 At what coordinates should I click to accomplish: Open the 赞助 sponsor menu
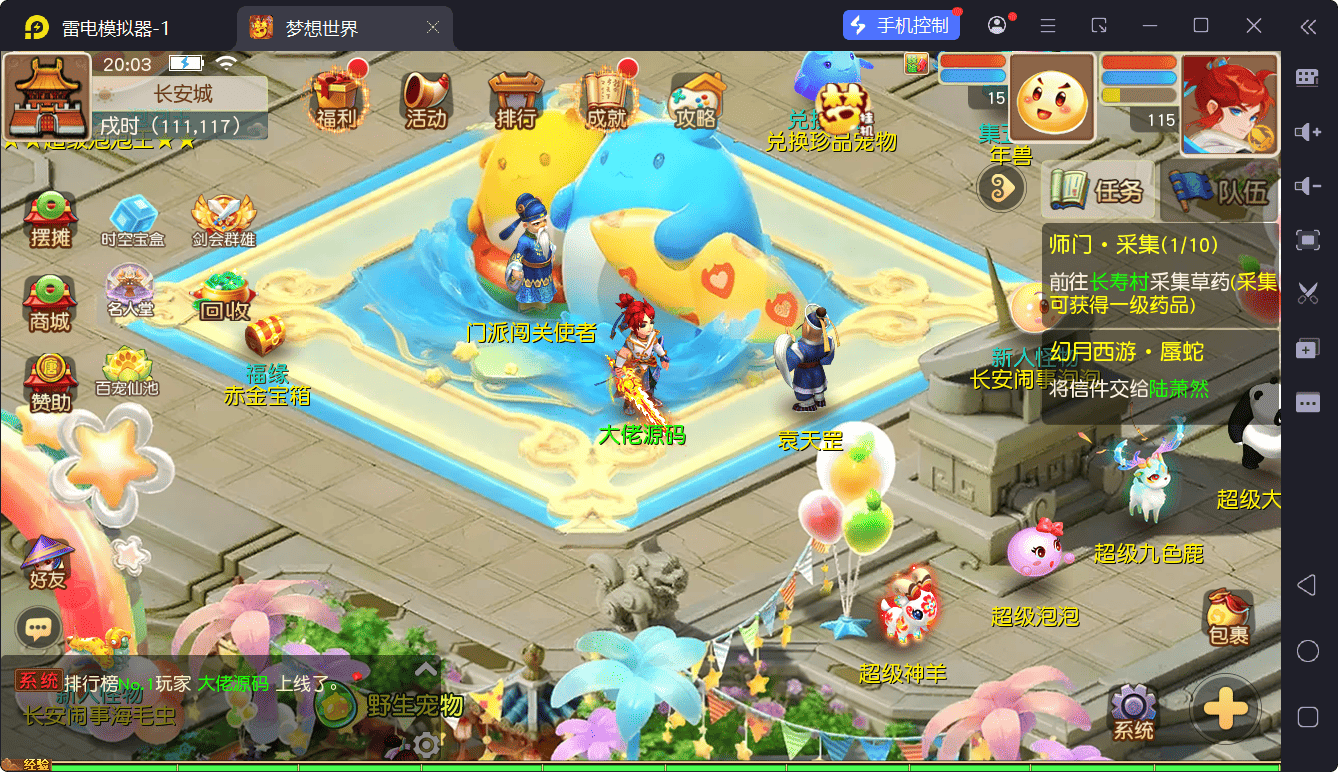[x=50, y=382]
